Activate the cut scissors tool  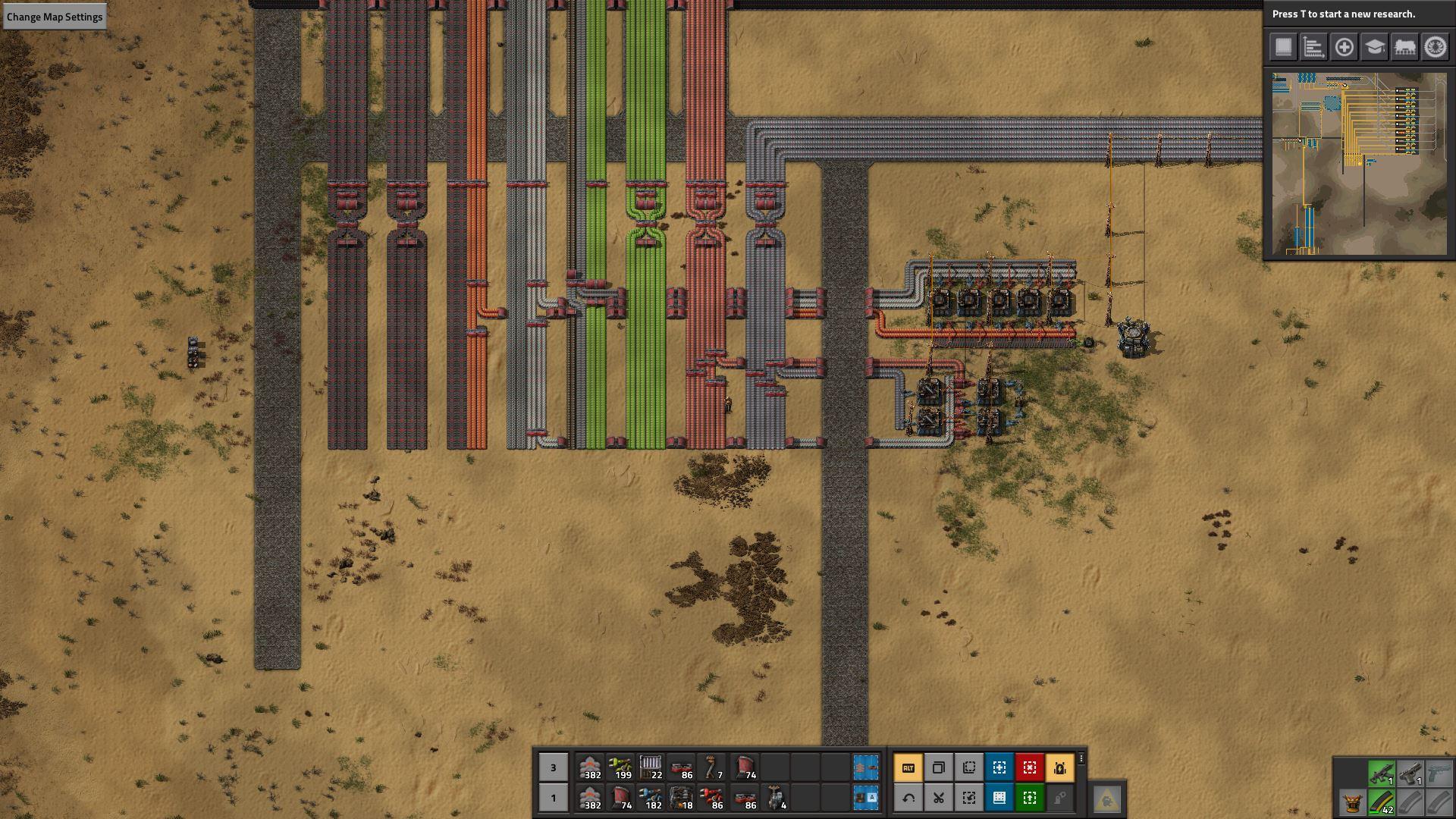coord(939,798)
